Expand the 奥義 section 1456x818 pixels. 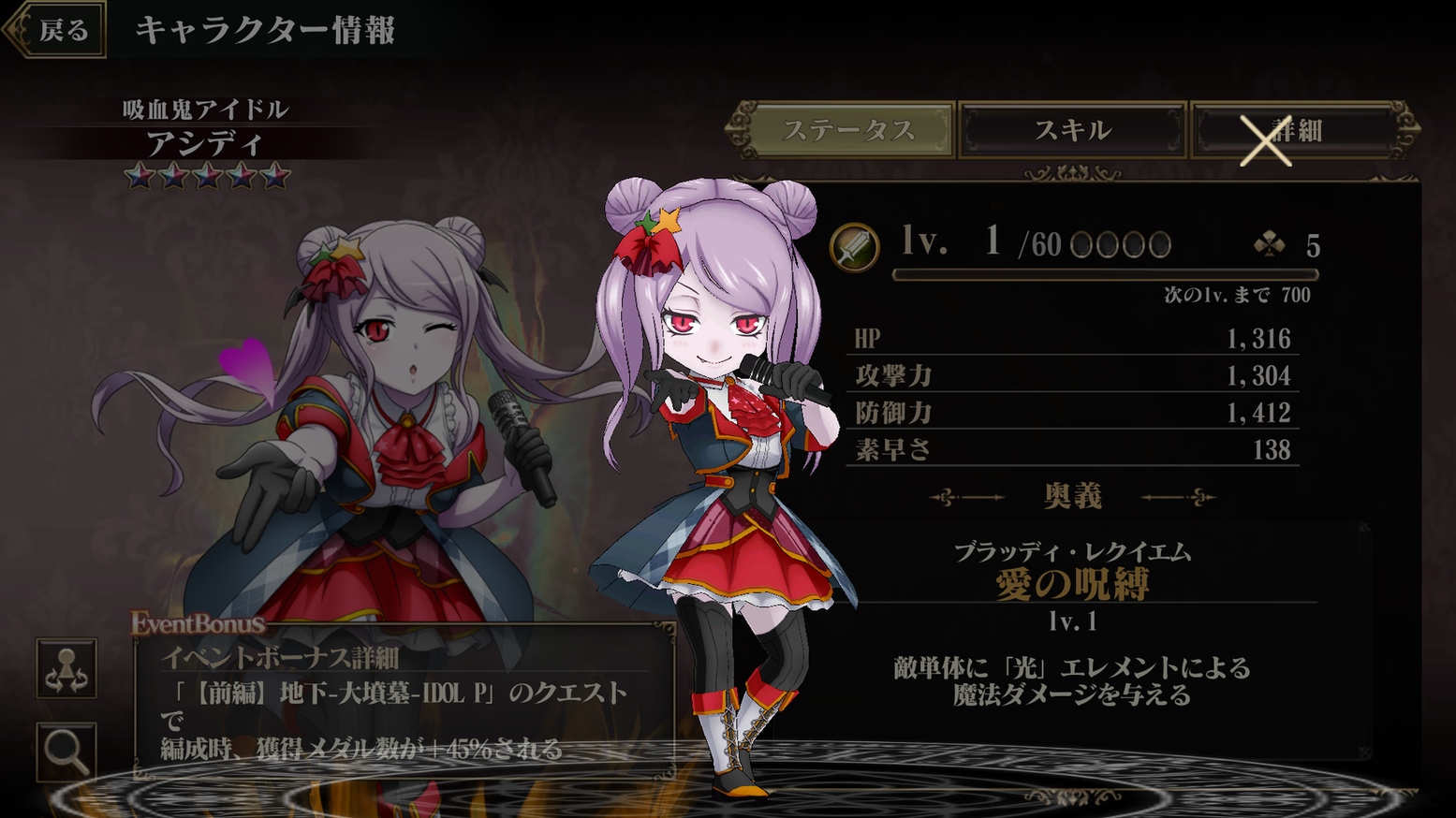point(1073,497)
